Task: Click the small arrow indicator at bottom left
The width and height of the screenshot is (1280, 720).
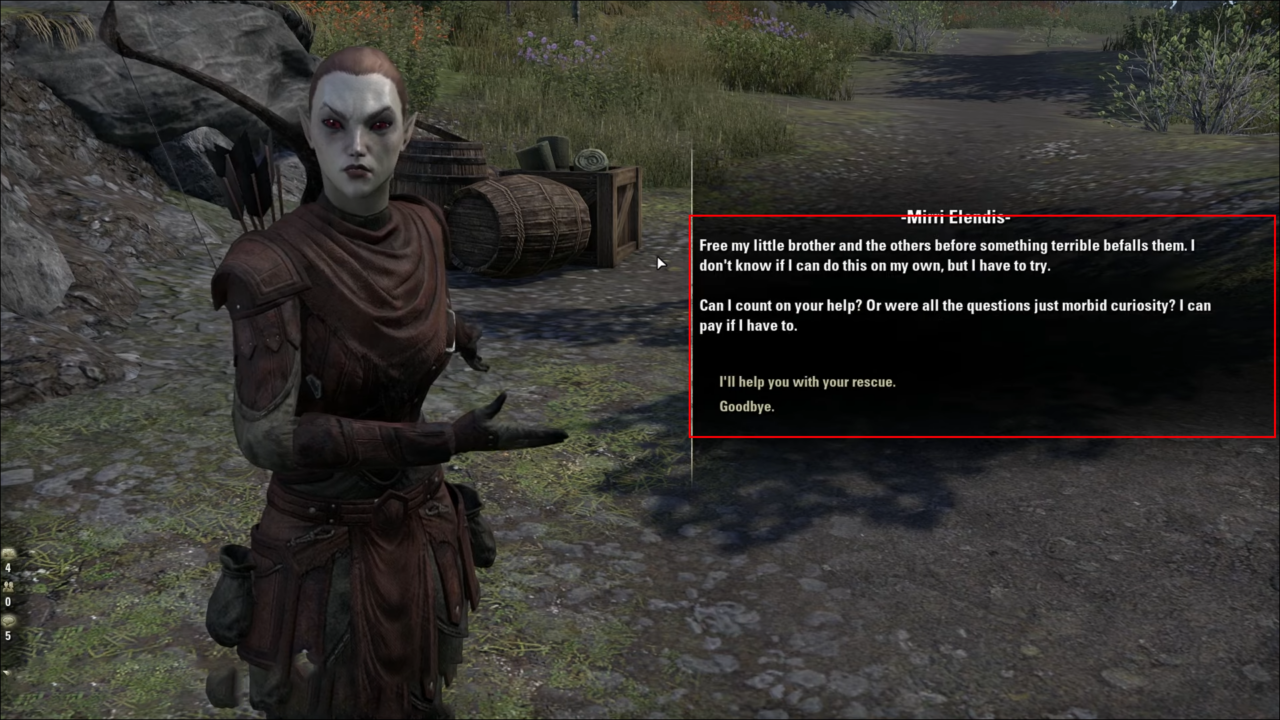Action: coord(6,672)
